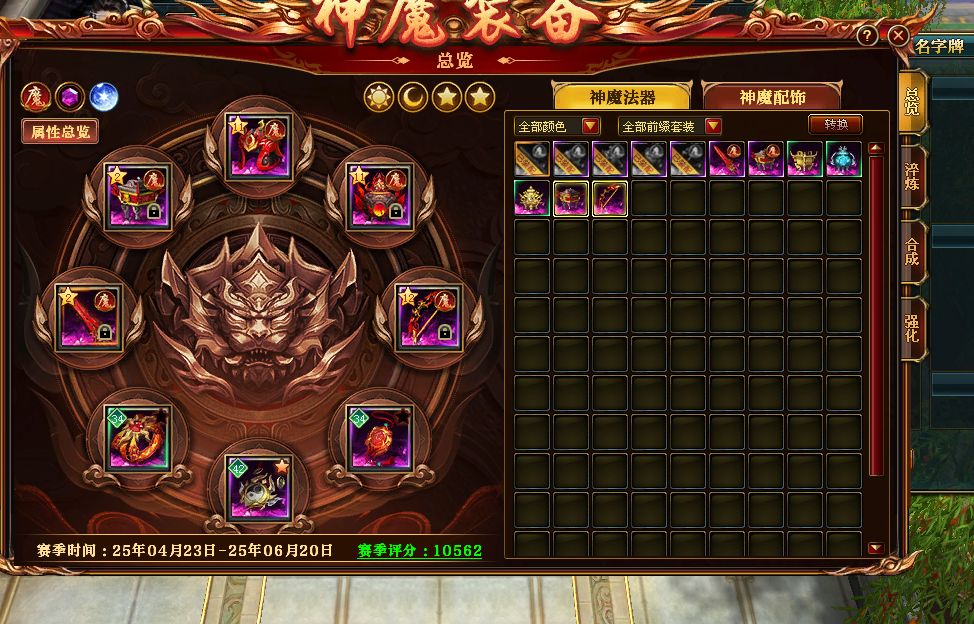Screen dimensions: 974x624
Task: Switch to the 神魔法器 tab
Action: point(622,97)
